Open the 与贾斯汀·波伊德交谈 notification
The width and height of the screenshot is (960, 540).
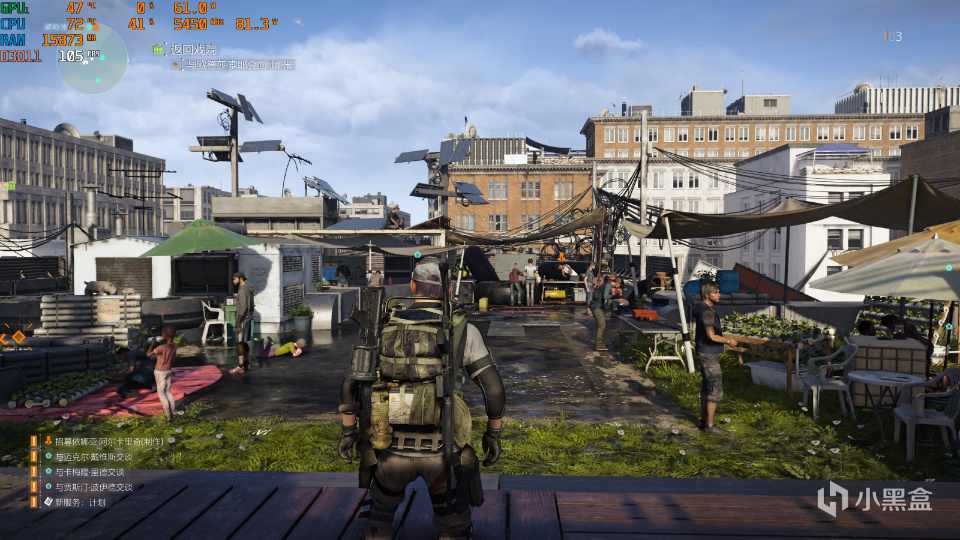(93, 487)
